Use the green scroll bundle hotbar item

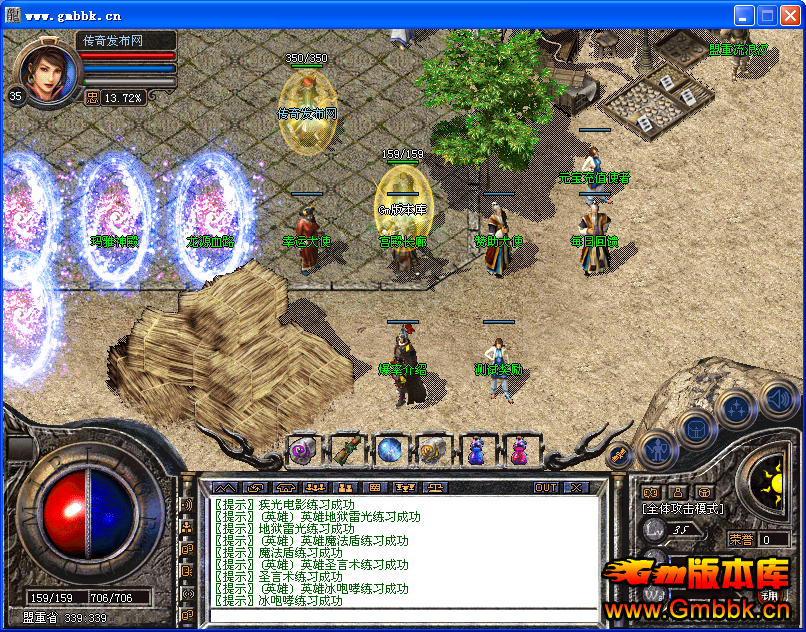(x=346, y=451)
